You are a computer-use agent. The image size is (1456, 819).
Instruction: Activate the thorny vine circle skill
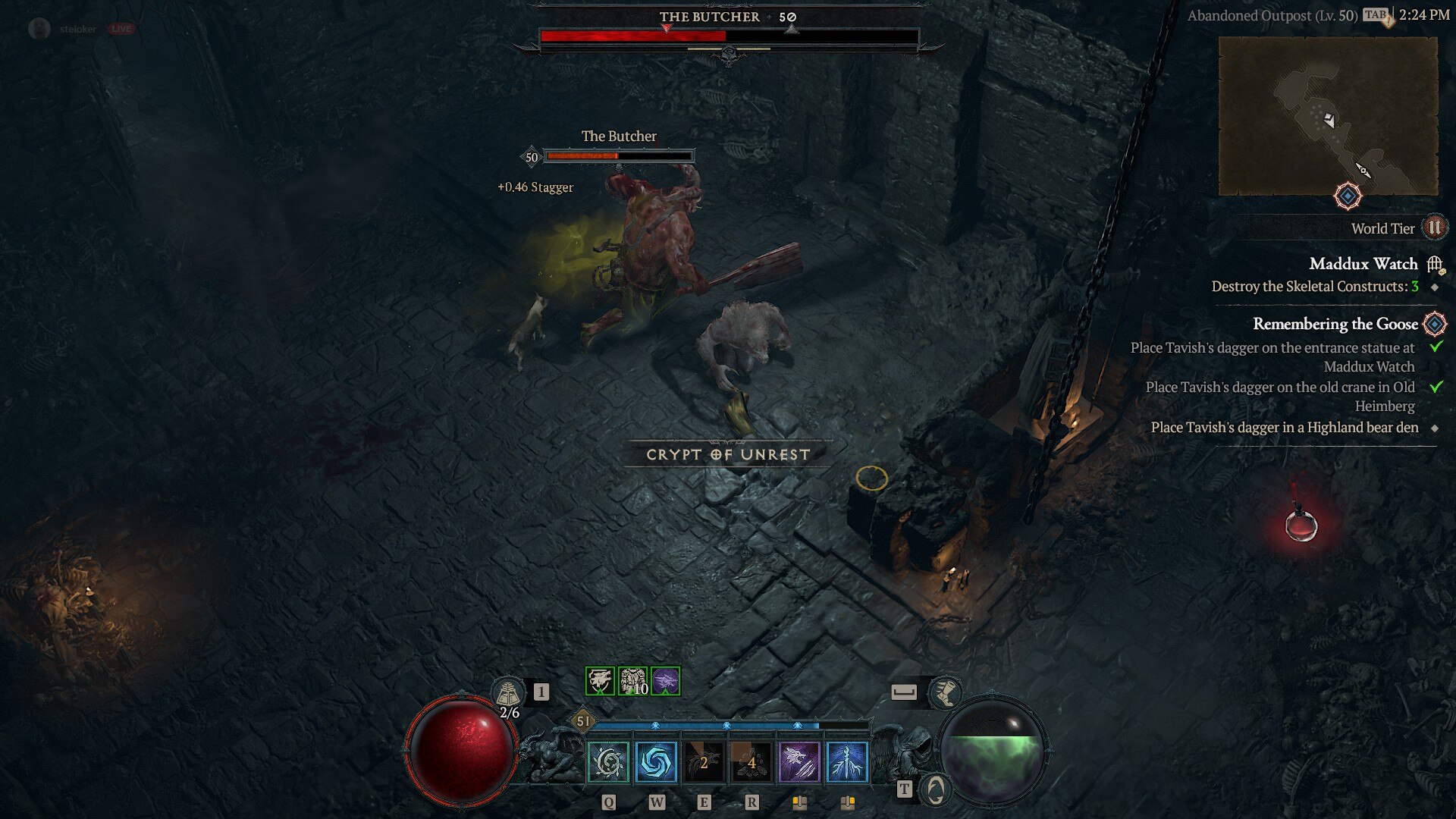[x=608, y=762]
